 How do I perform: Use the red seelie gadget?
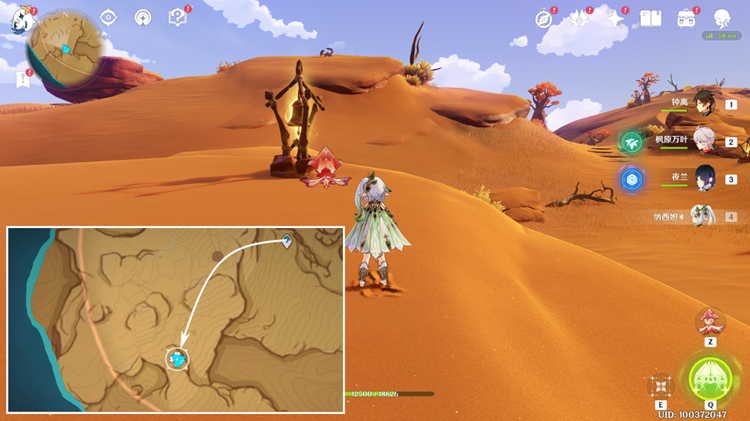pos(710,321)
